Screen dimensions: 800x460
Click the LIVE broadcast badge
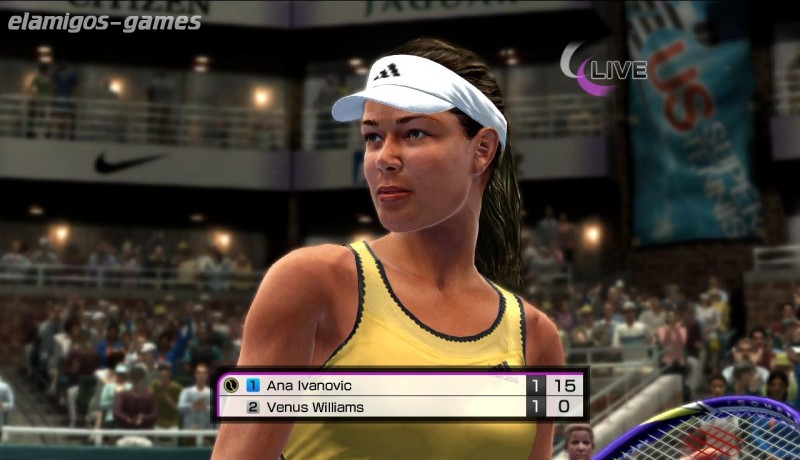(x=606, y=69)
